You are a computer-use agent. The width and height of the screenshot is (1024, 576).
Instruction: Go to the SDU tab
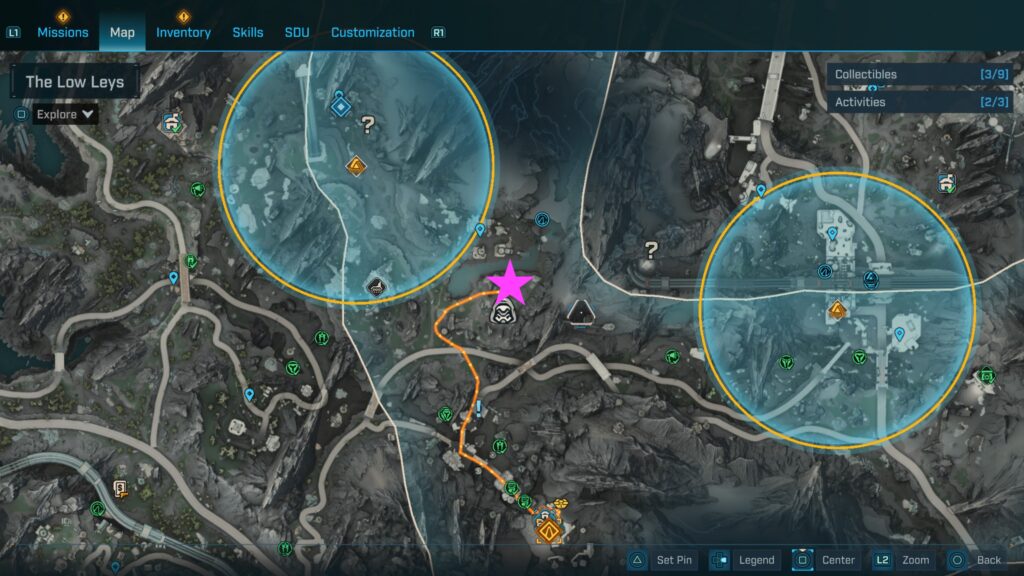(x=297, y=32)
